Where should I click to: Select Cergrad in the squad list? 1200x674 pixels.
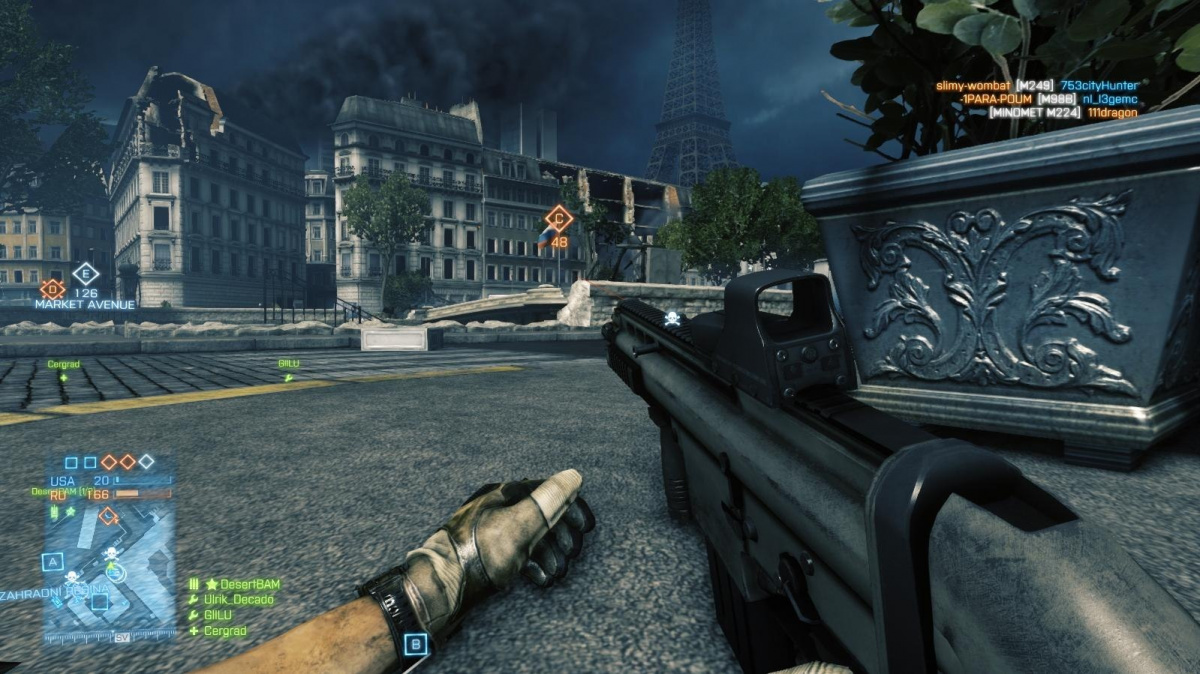(x=224, y=631)
